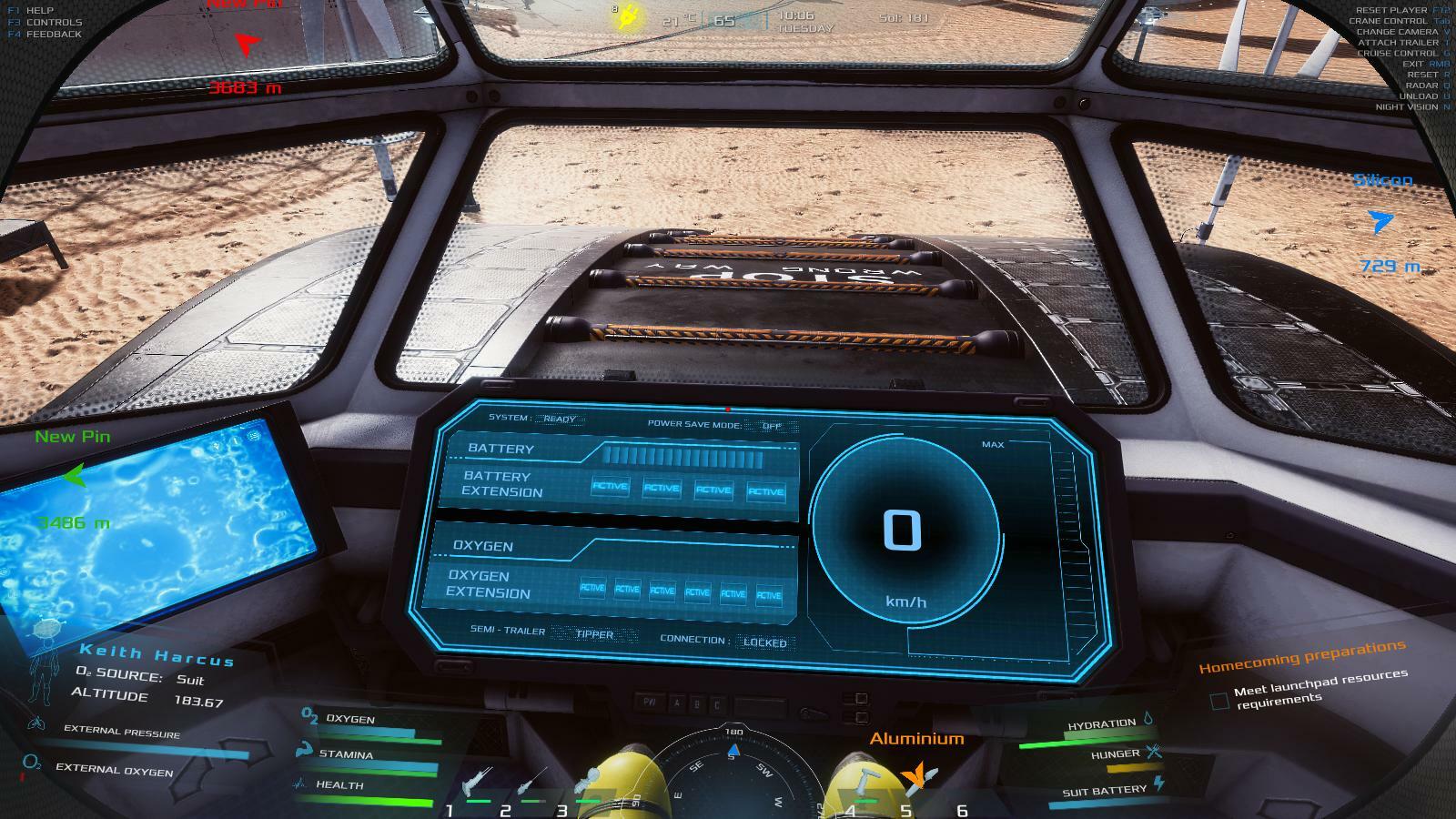Image resolution: width=1456 pixels, height=819 pixels.
Task: Select the thin tool in hotbar slot 2
Action: click(x=532, y=781)
